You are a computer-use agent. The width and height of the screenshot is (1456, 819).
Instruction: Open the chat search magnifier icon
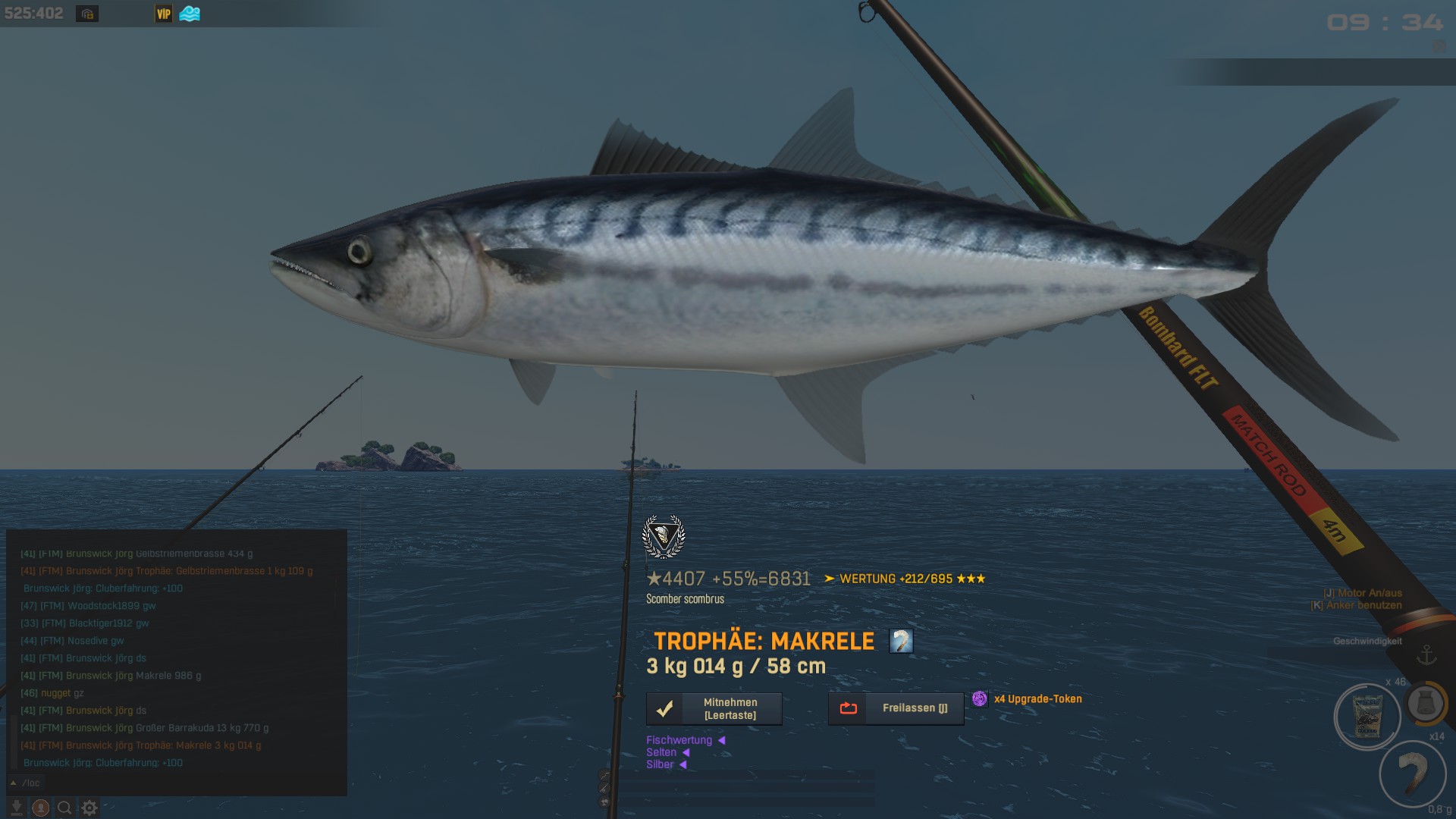(65, 808)
